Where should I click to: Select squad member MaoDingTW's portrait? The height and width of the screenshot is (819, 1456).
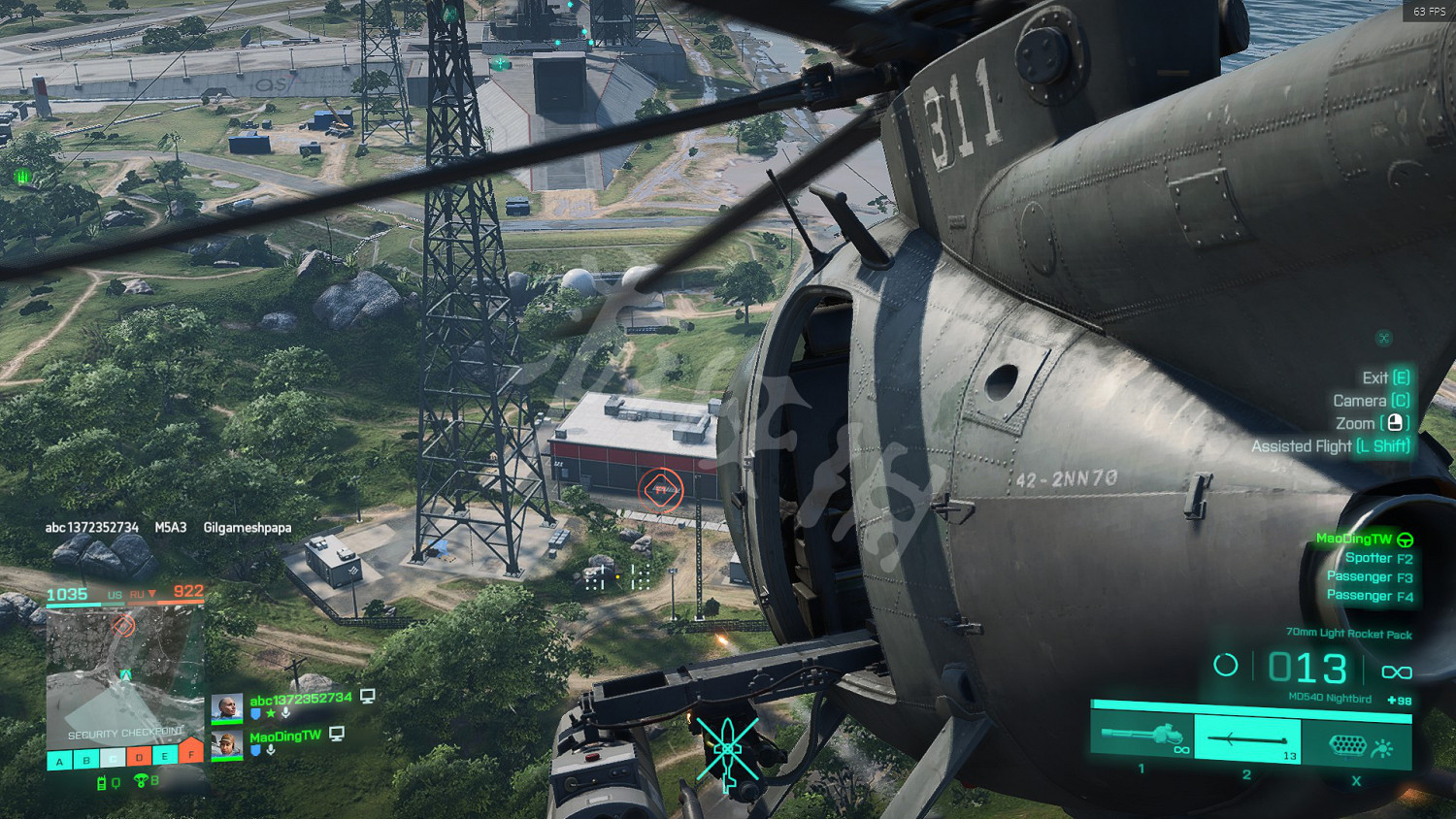click(x=227, y=745)
